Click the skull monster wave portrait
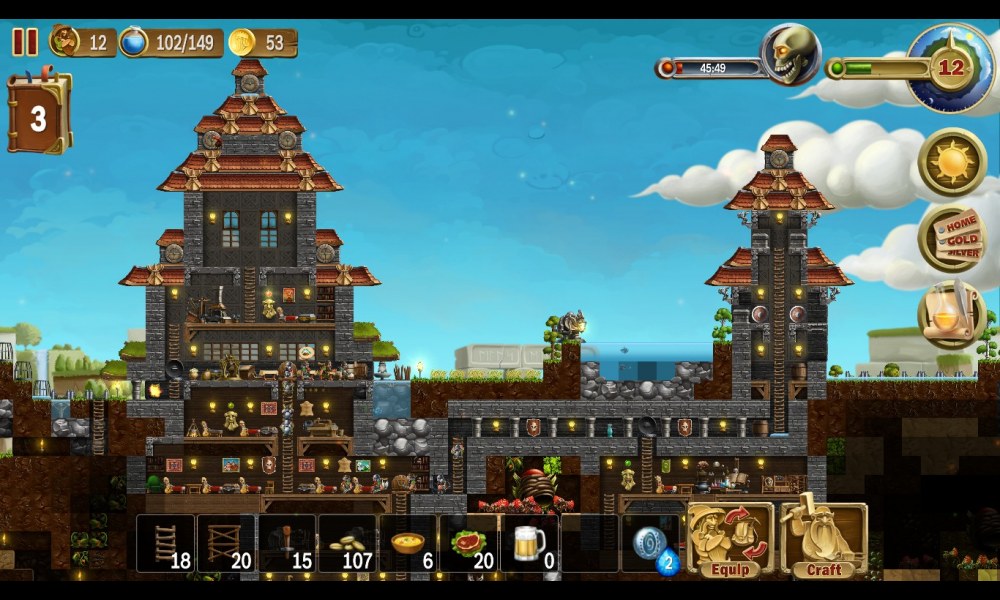 coord(790,55)
